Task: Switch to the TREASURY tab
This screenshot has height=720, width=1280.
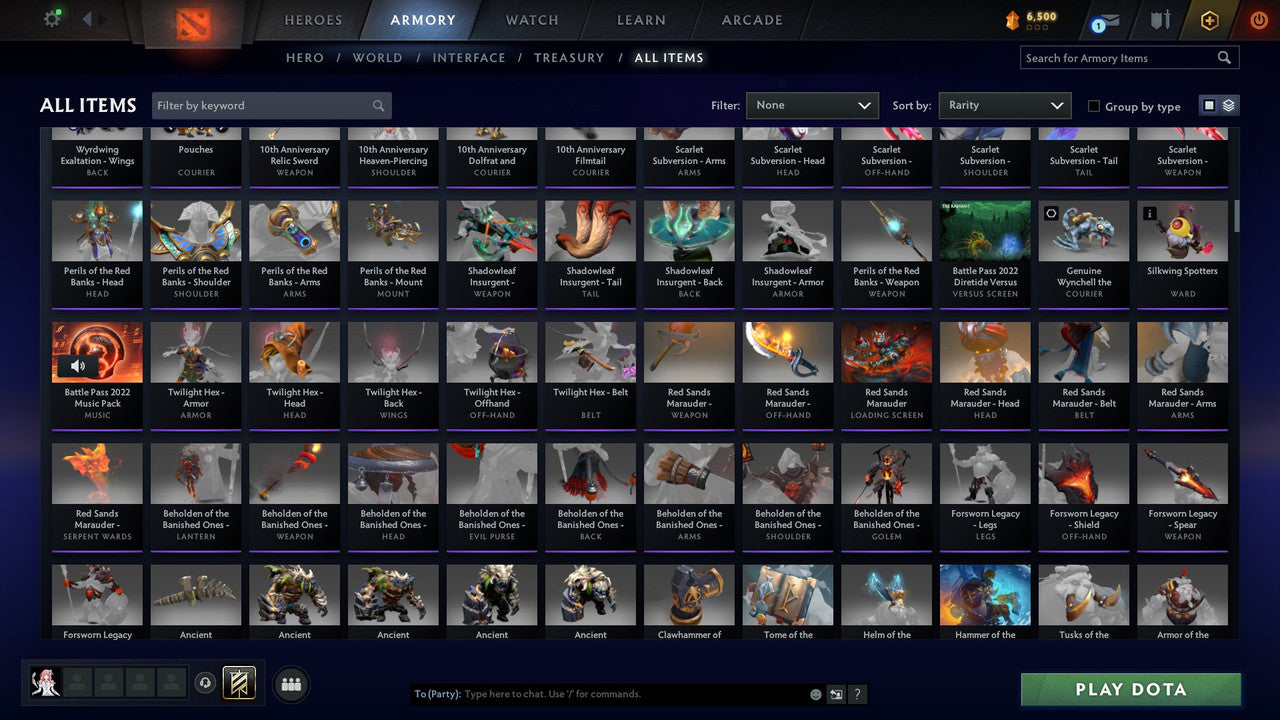Action: click(569, 57)
